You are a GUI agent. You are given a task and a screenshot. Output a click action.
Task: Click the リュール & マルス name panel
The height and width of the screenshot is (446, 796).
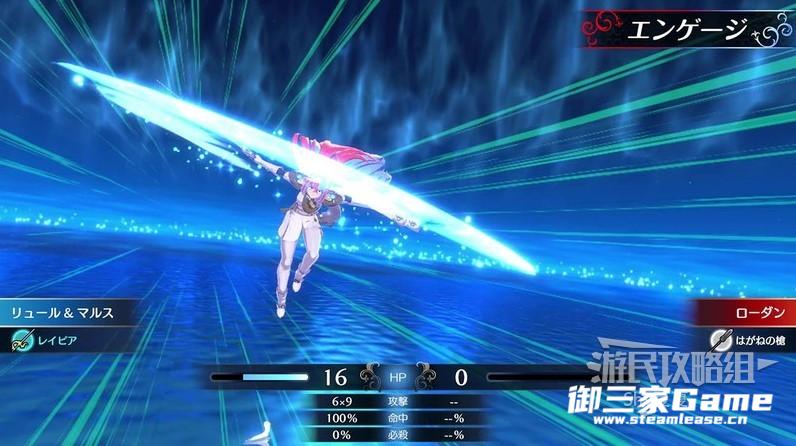[x=62, y=313]
